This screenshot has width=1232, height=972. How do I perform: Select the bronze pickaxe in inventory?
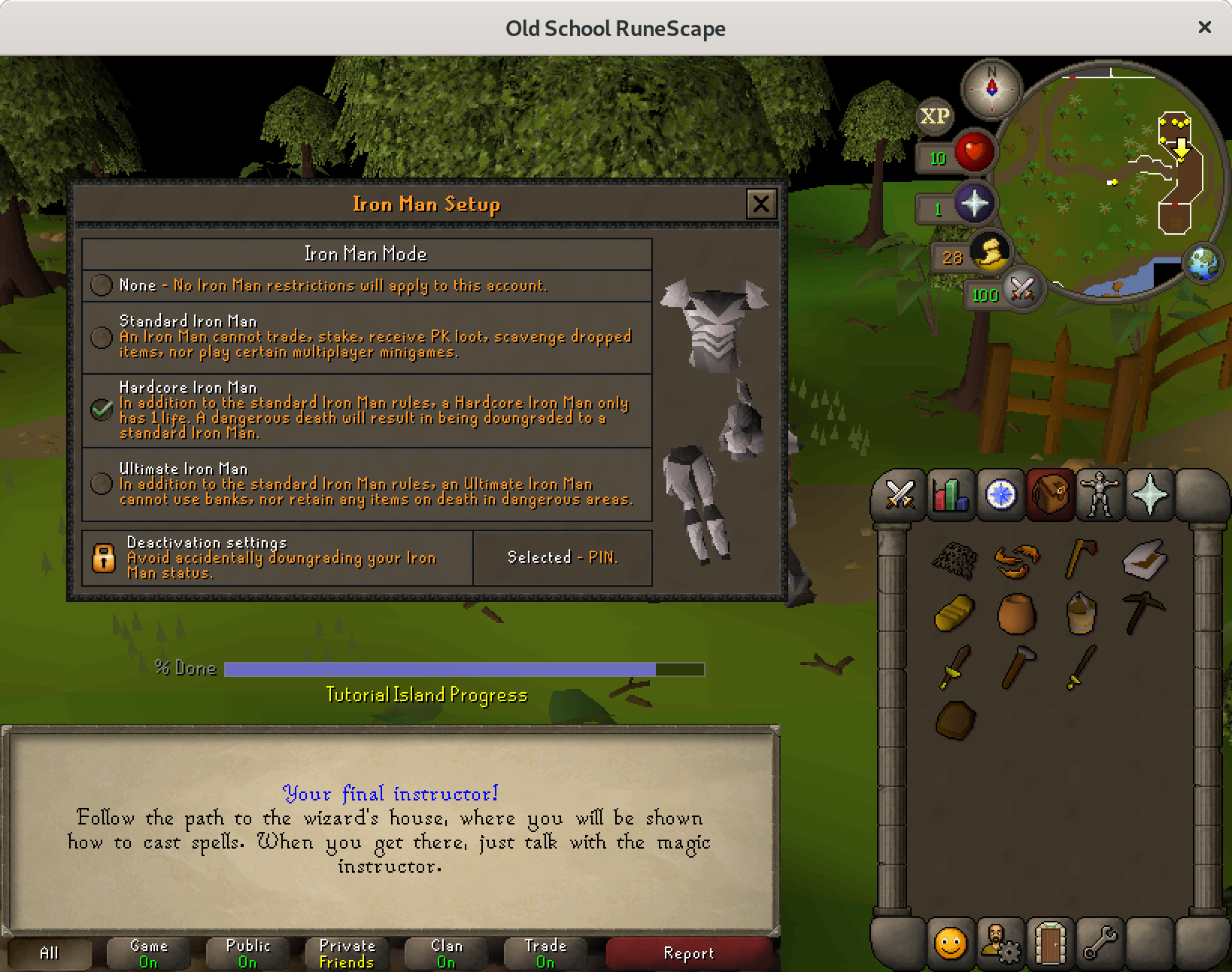pos(1143,612)
